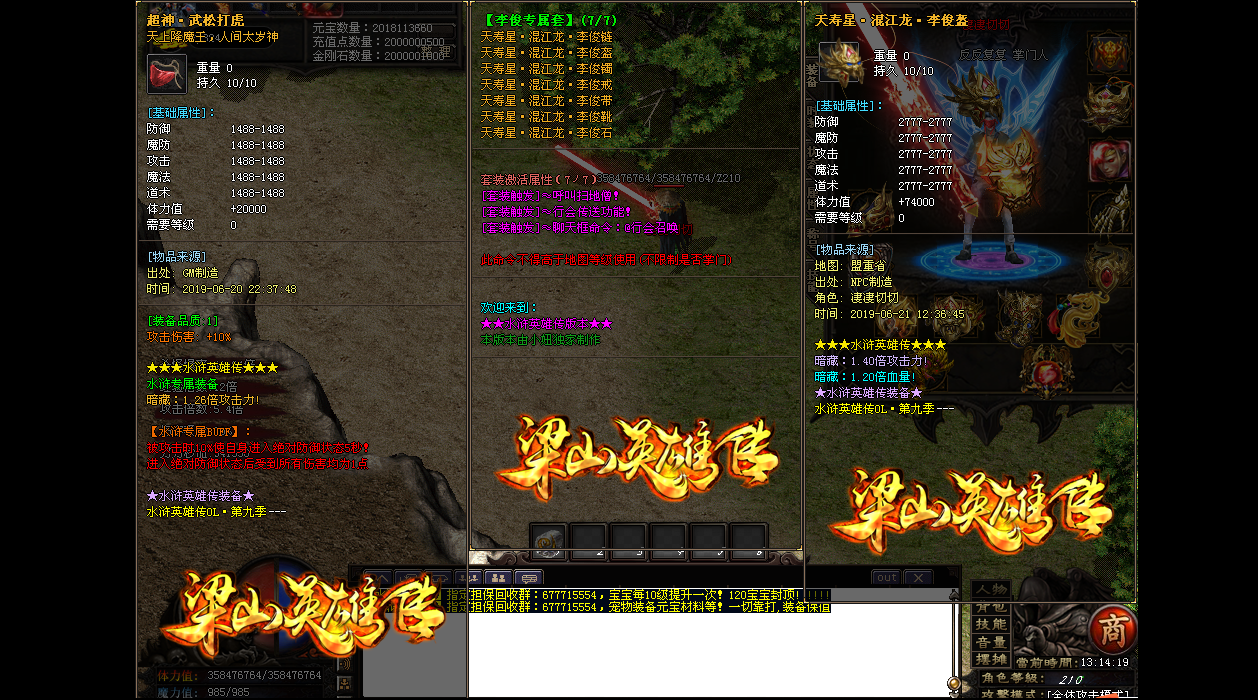Screen dimensions: 1258x700
Task: Click the 音量 volume button
Action: [x=992, y=642]
